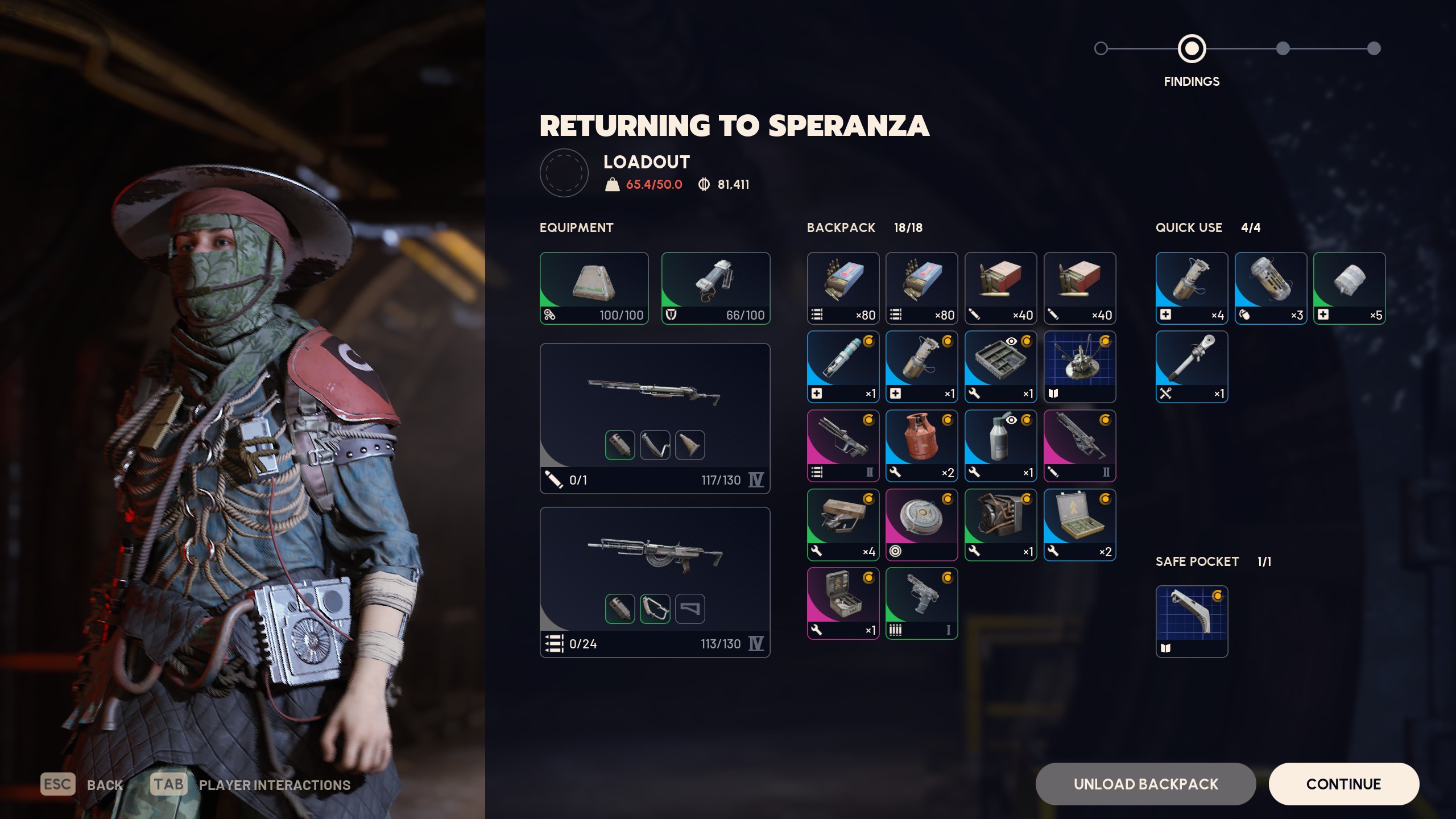Click the empty circular loadout emblem
The width and height of the screenshot is (1456, 819).
(564, 173)
